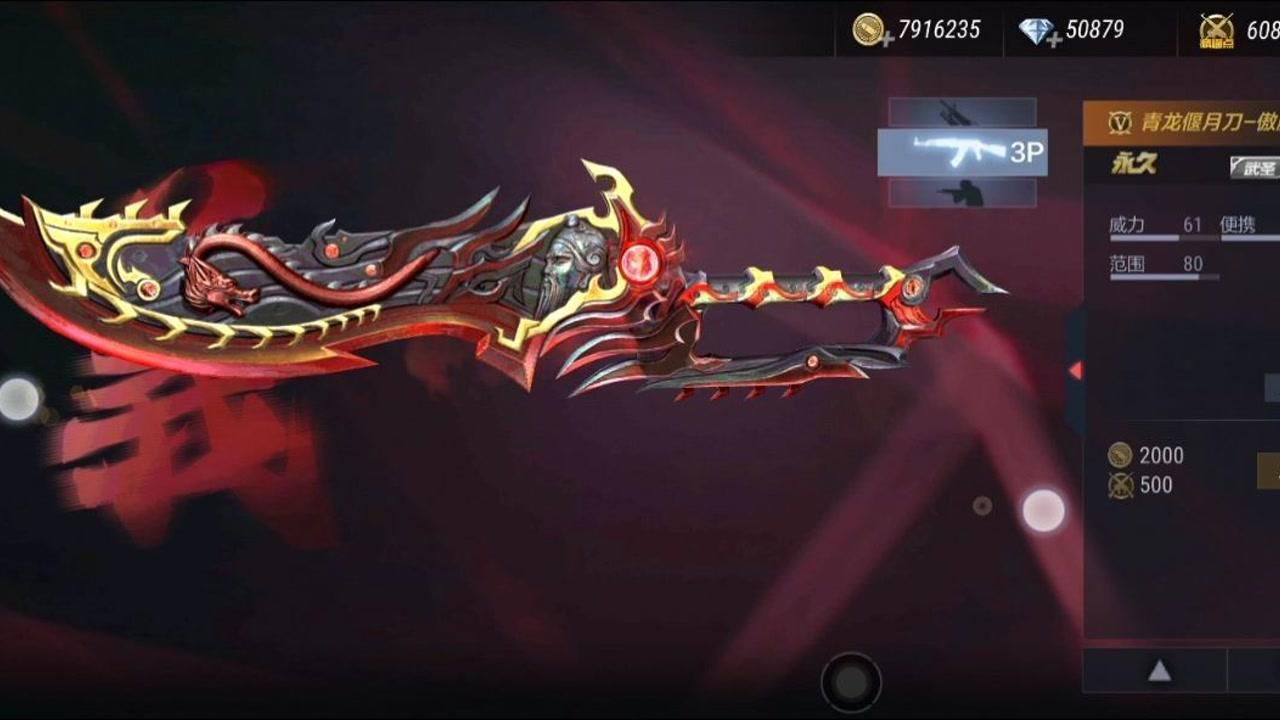This screenshot has width=1280, height=720.
Task: Click the gold coin price icon showing 2000
Action: [x=1119, y=456]
